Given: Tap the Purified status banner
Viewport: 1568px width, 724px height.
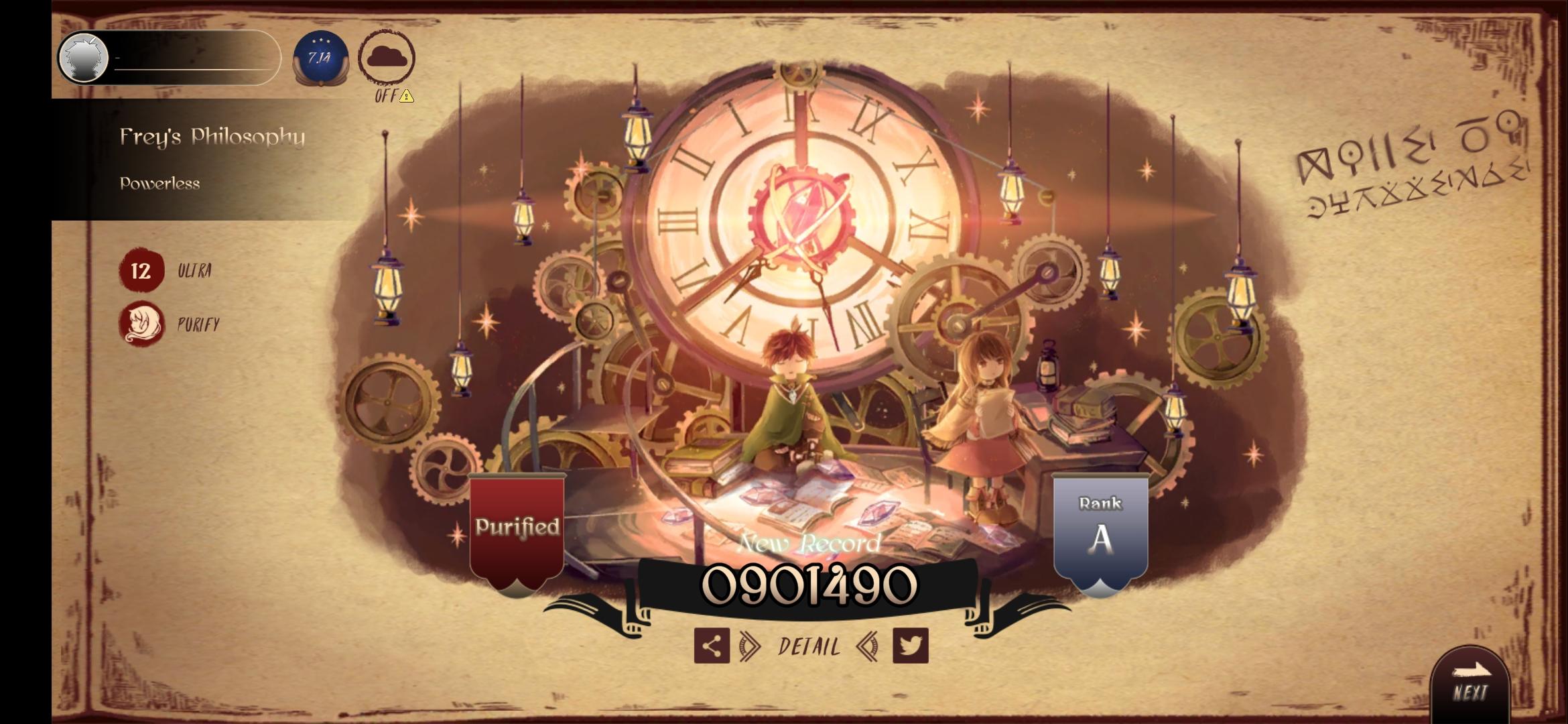Looking at the screenshot, I should pos(516,528).
